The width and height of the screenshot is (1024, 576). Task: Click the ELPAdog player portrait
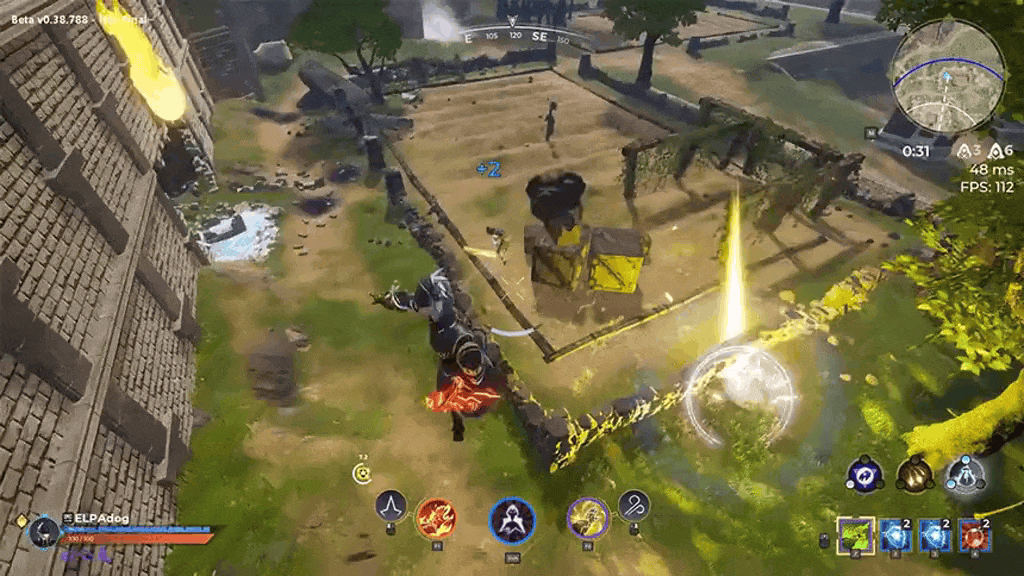pos(43,531)
